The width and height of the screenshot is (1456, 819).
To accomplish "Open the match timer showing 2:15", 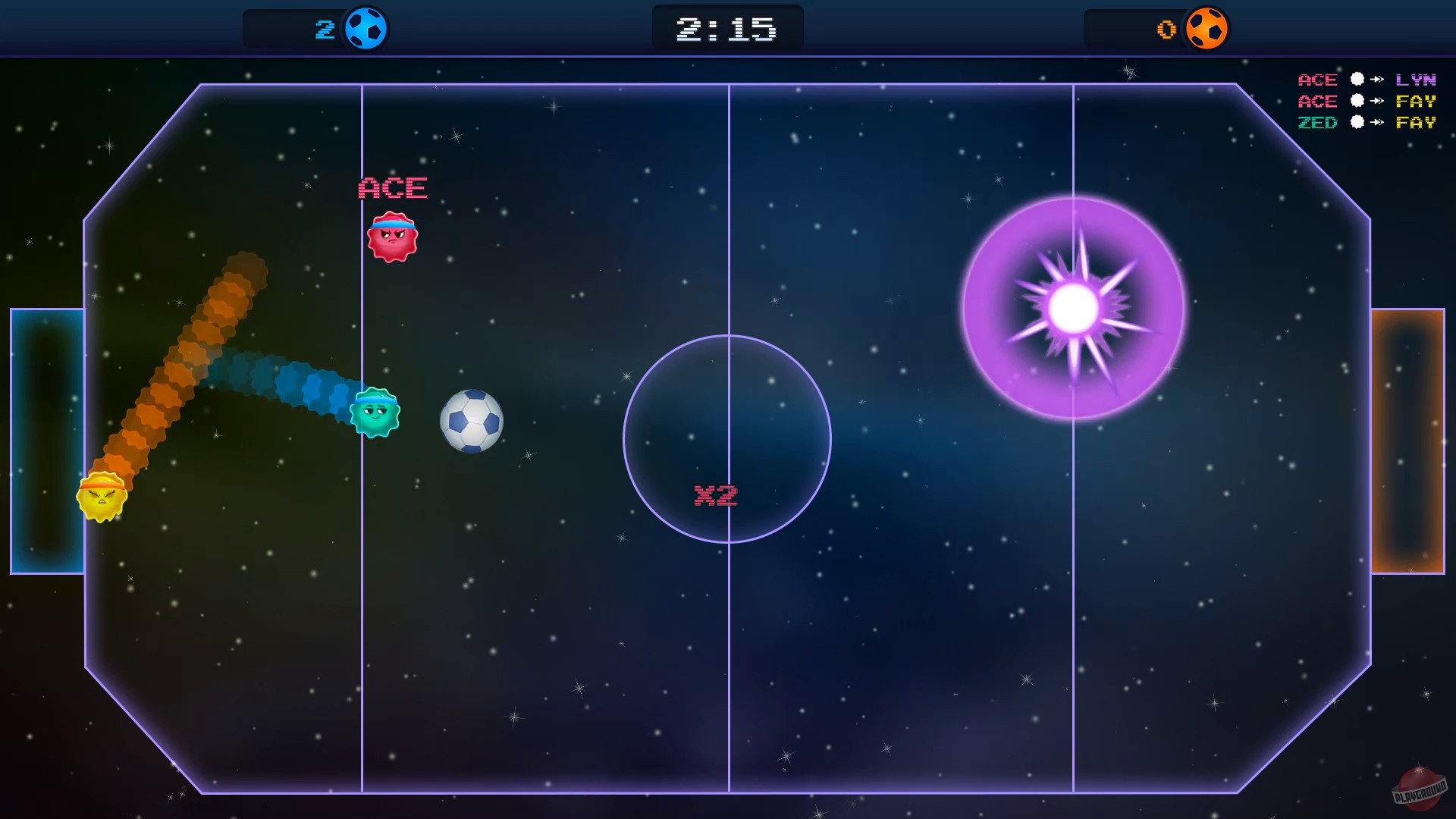I will 726,28.
